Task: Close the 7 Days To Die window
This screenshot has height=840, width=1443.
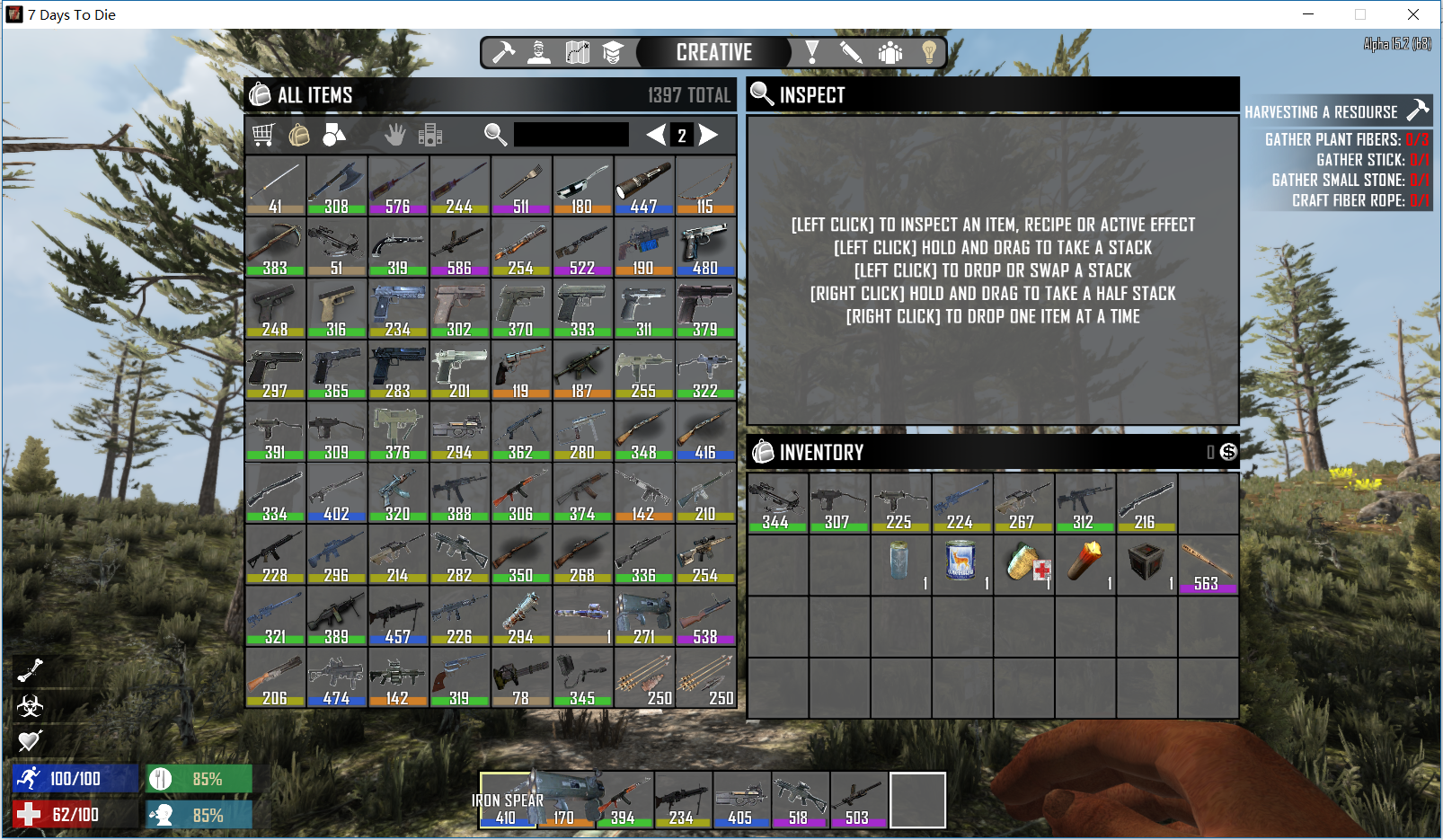Action: pos(1412,14)
